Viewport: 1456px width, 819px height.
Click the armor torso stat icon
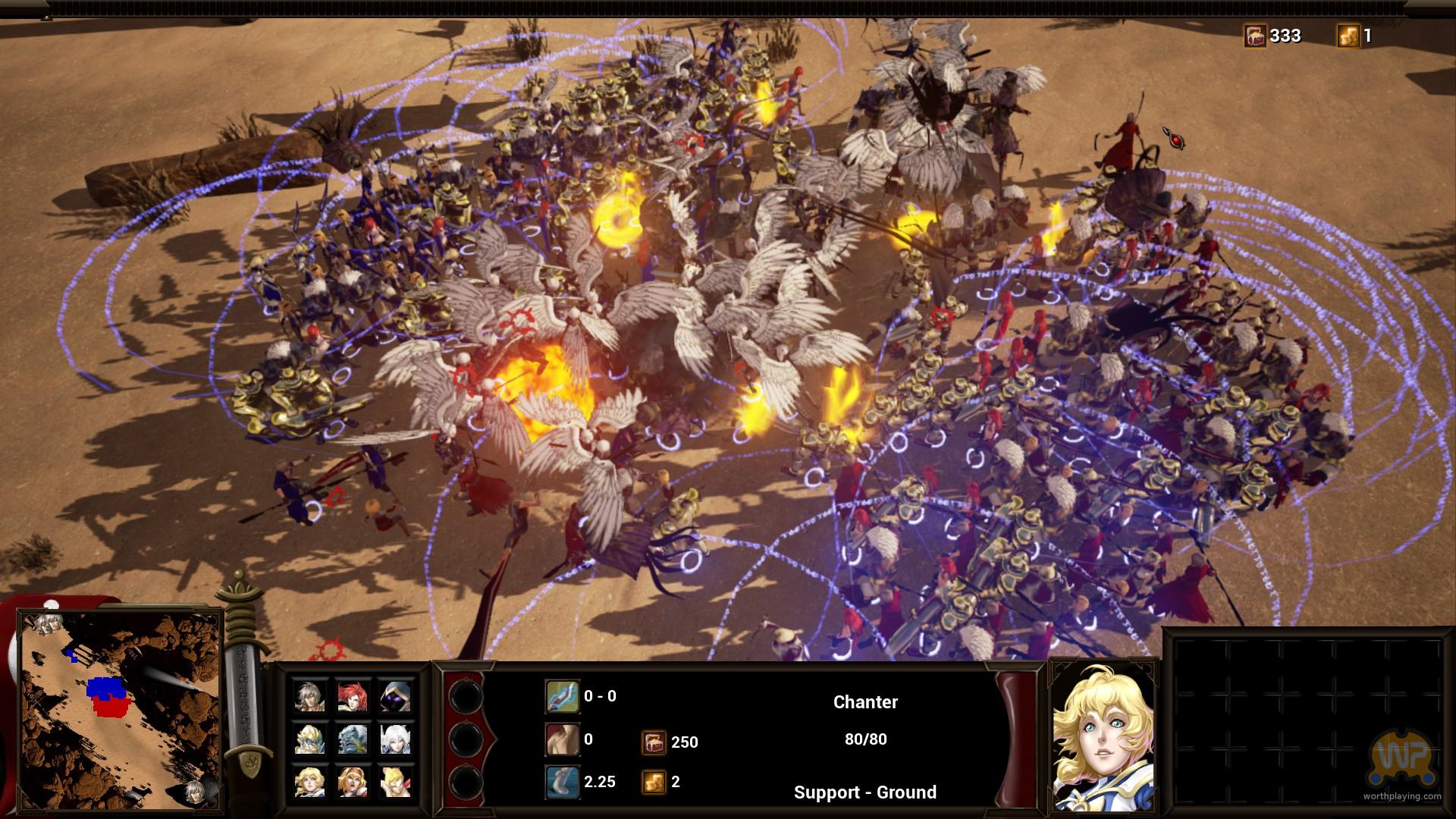[562, 739]
